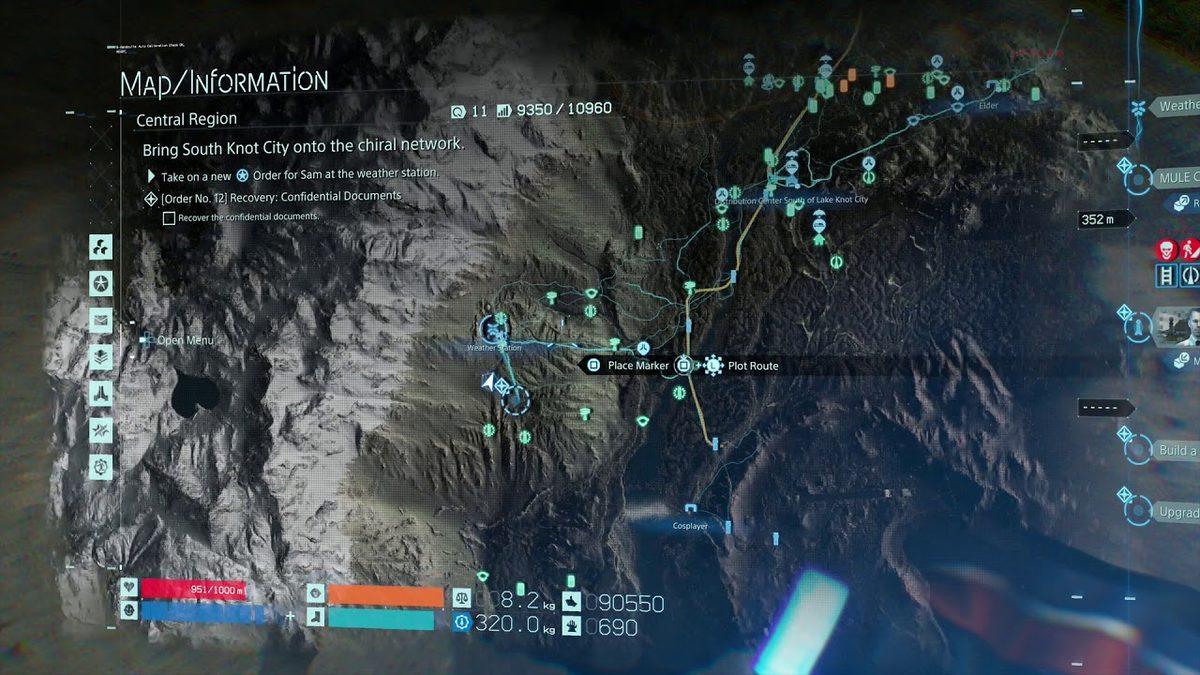Screen dimensions: 1200x675
Task: Select the Cosplayer shelter marker
Action: (x=691, y=510)
